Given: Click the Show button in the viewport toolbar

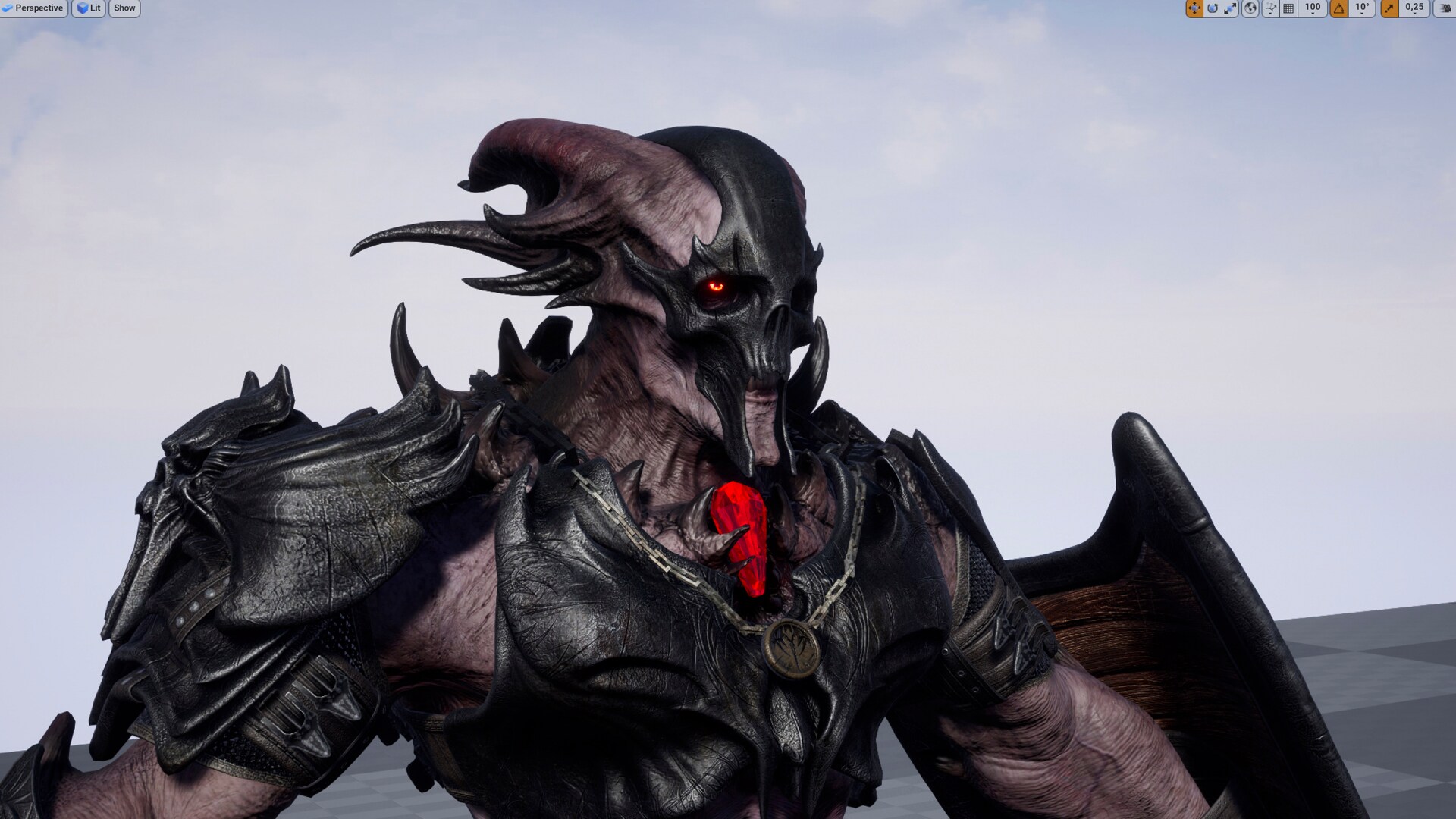Looking at the screenshot, I should pyautogui.click(x=124, y=8).
